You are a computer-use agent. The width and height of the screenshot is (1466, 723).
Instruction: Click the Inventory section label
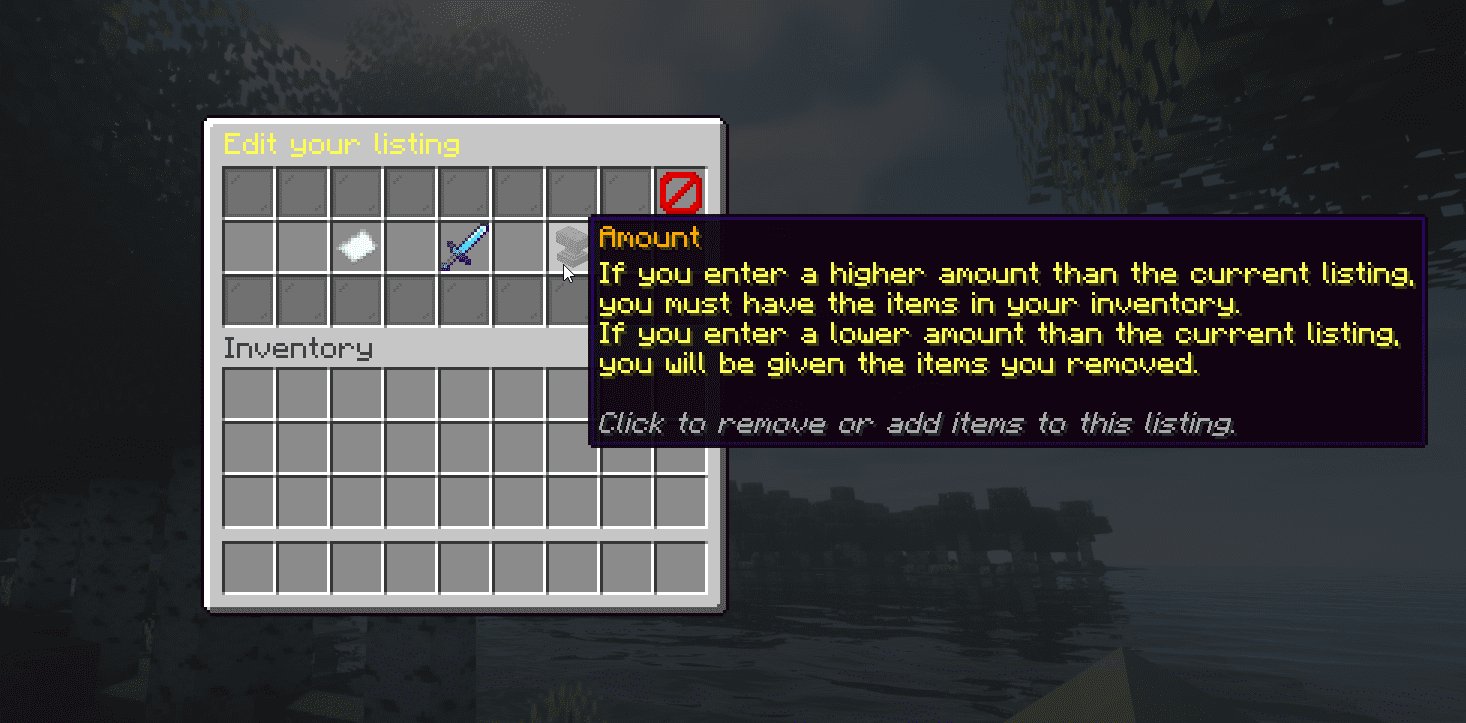[298, 348]
